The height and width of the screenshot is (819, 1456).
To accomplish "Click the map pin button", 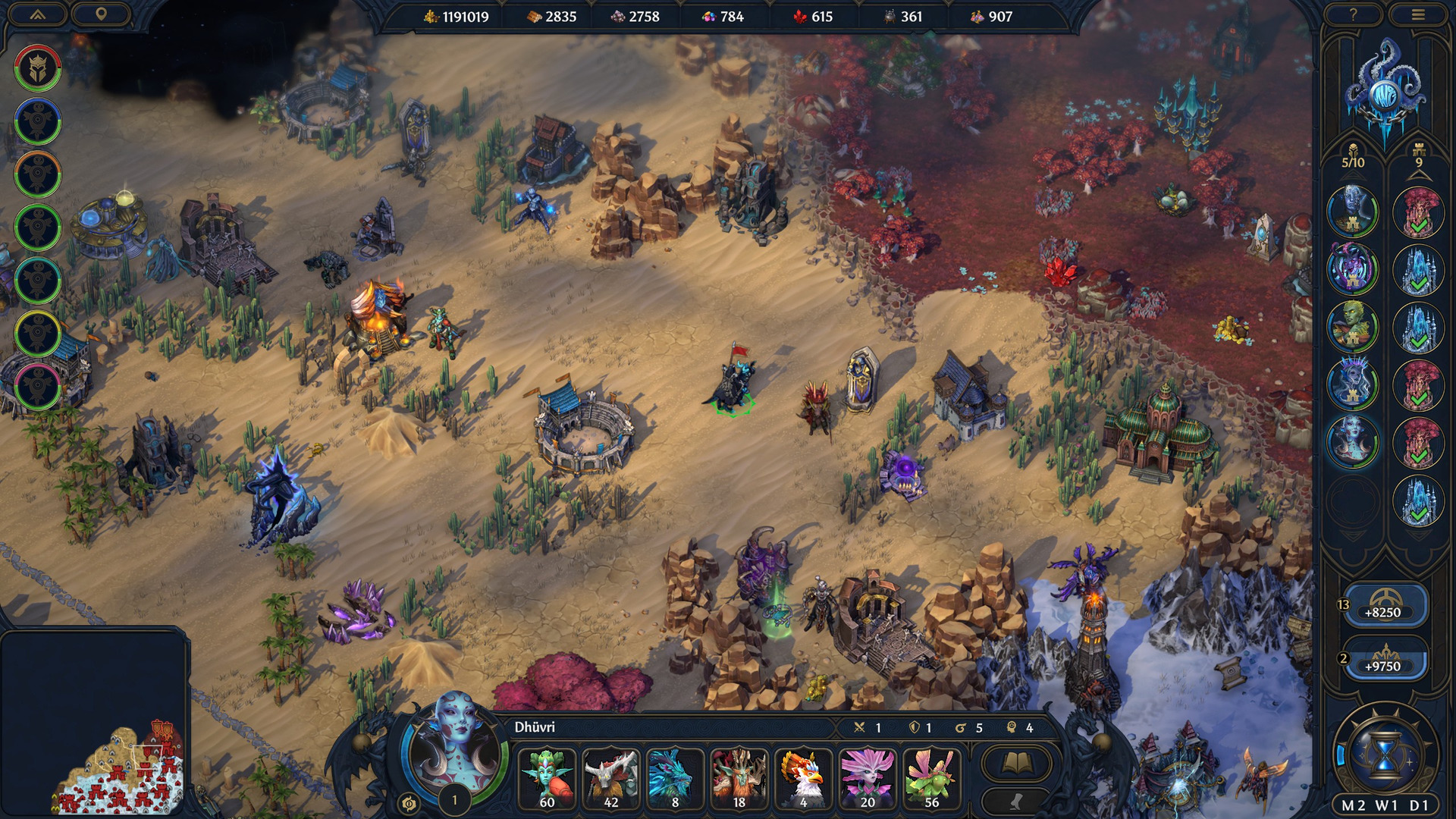I will point(101,14).
